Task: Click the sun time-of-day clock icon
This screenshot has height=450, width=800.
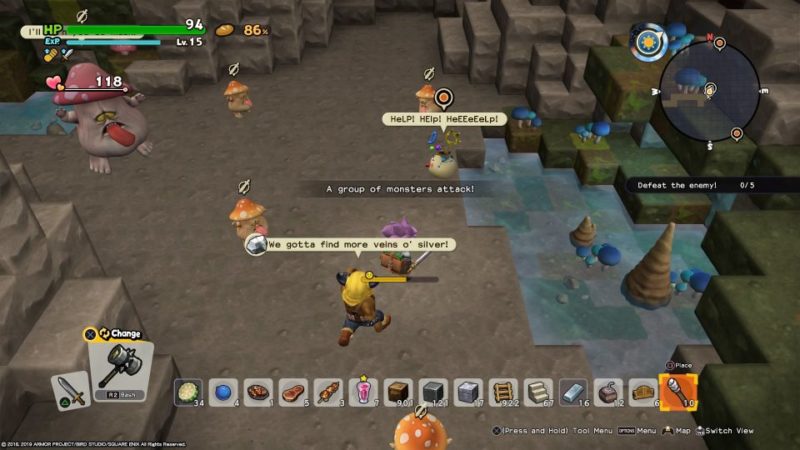Action: [651, 44]
